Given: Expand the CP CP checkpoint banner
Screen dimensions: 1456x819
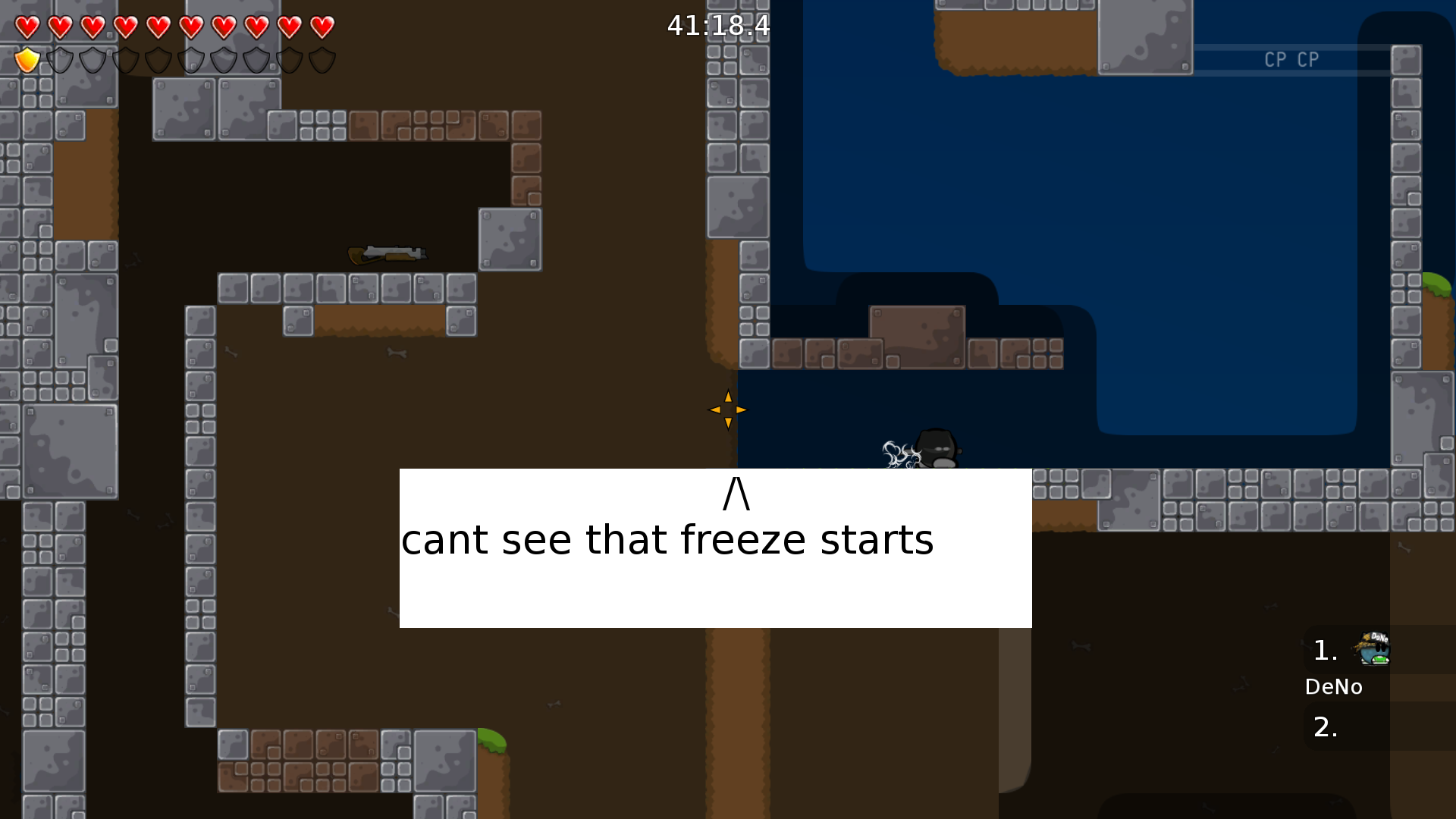Looking at the screenshot, I should coord(1291,59).
